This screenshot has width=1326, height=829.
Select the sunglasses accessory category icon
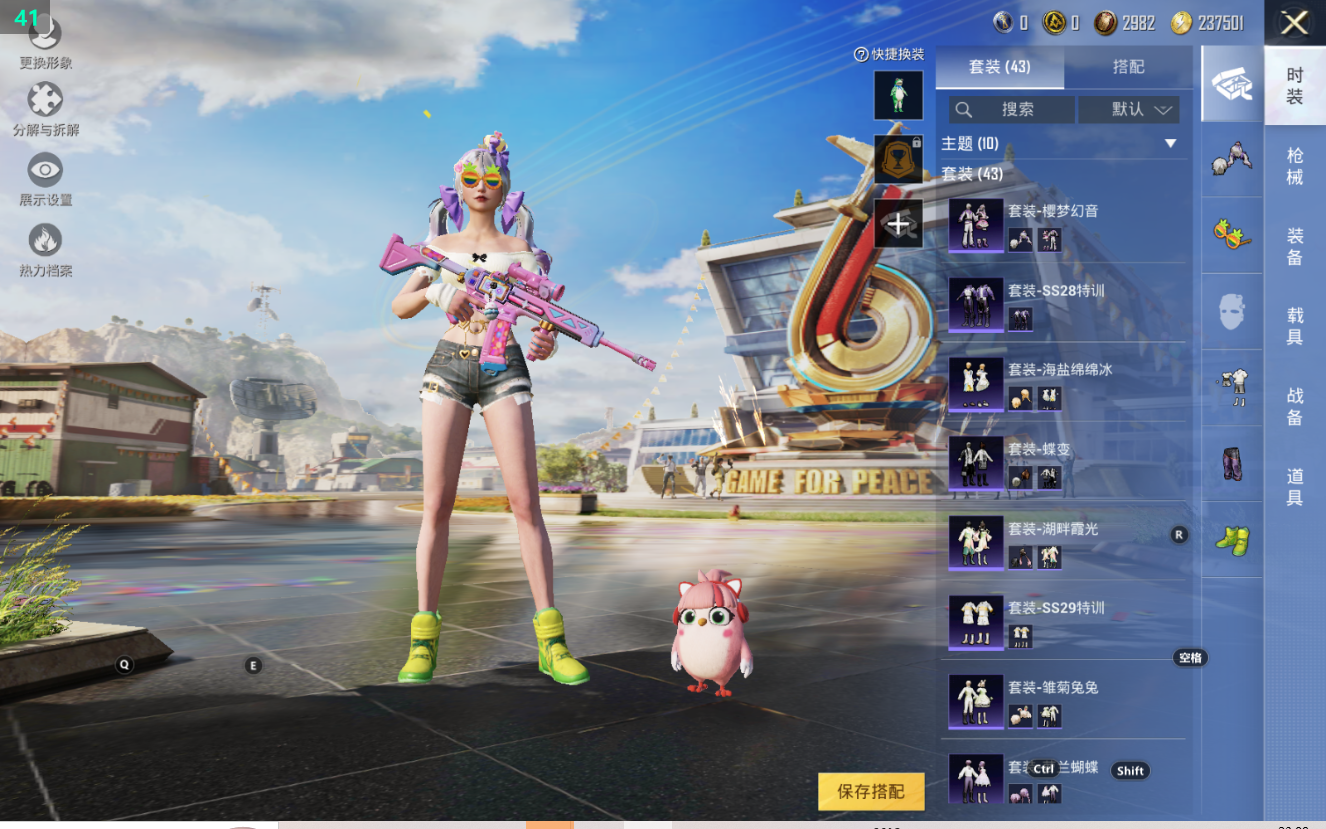point(1232,235)
